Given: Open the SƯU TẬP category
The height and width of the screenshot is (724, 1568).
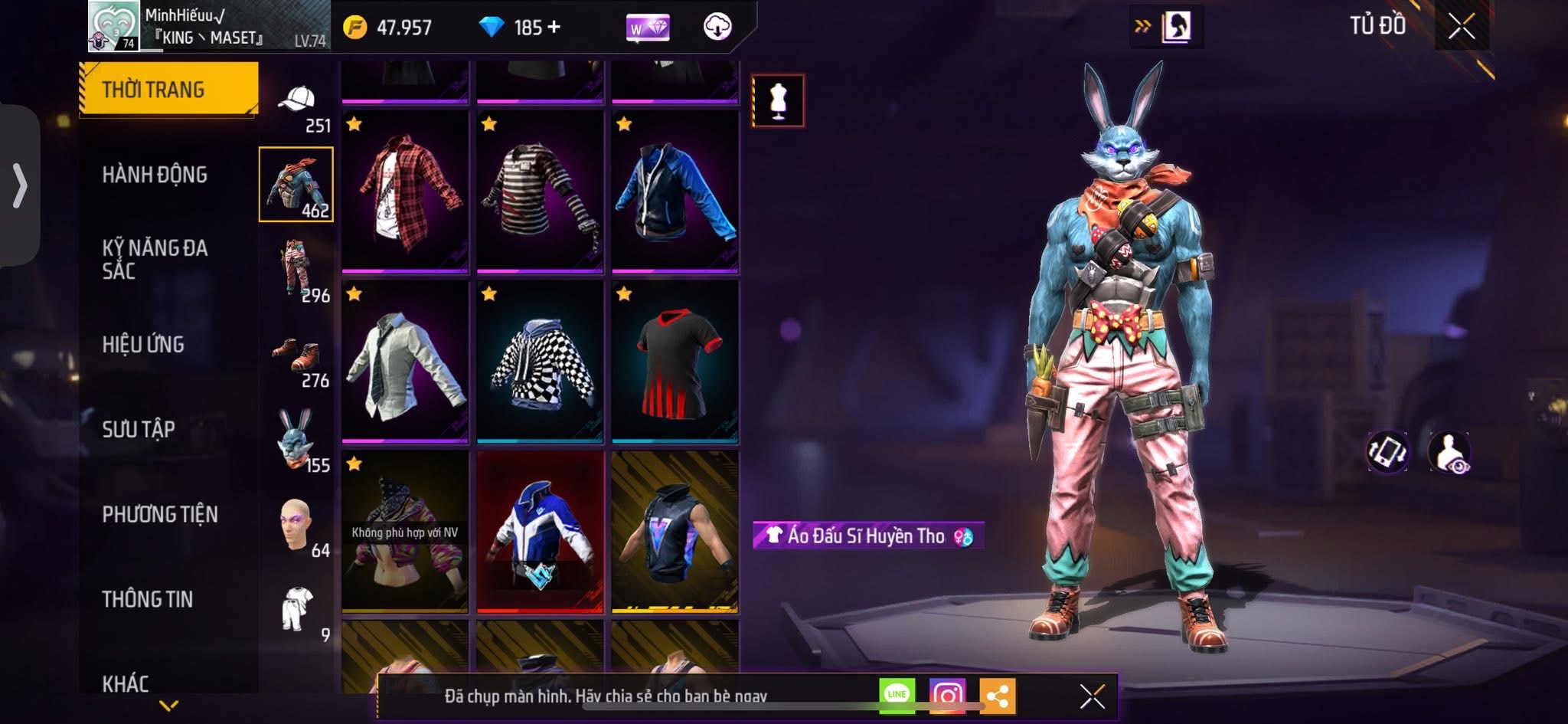Looking at the screenshot, I should pos(139,429).
